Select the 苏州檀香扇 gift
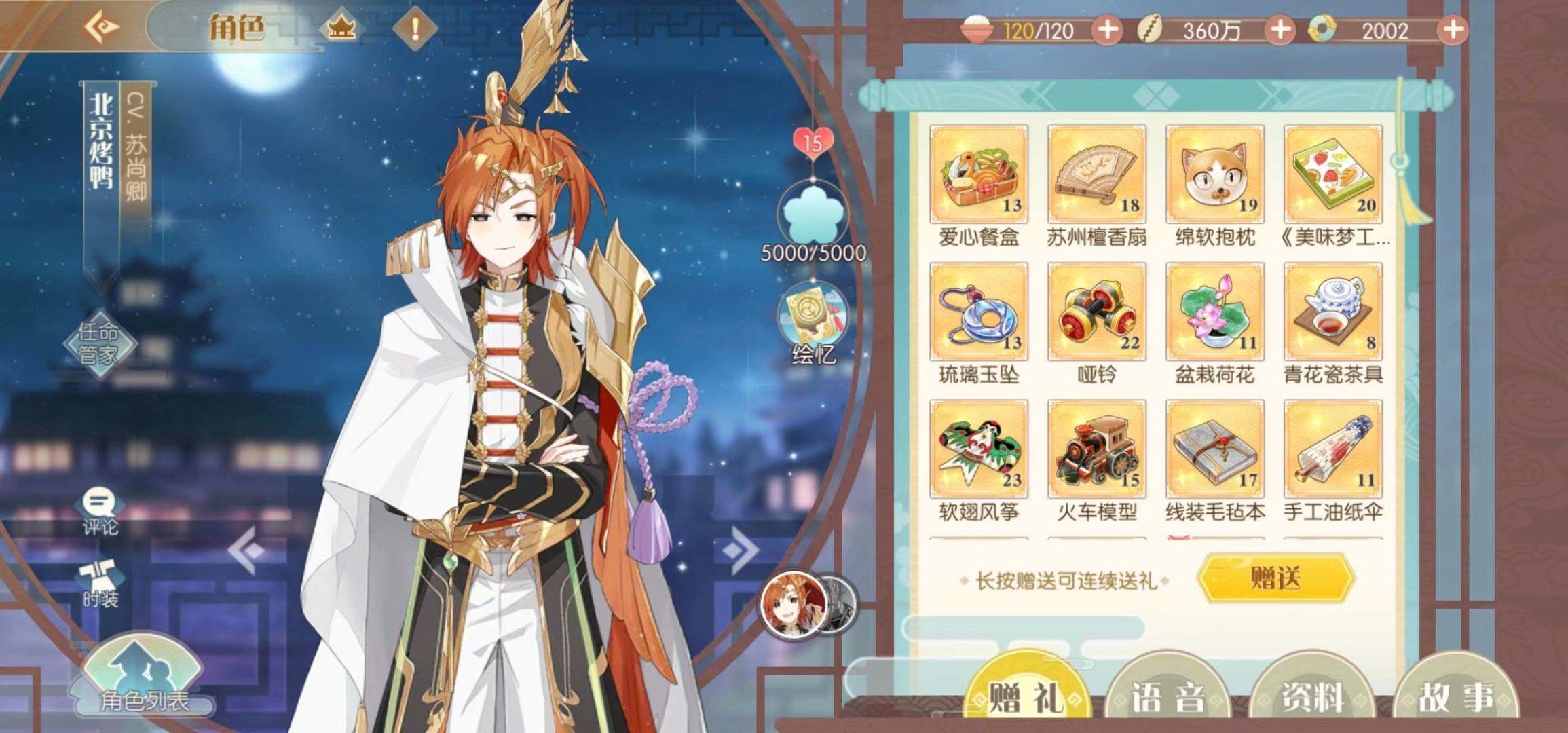 pos(1096,174)
